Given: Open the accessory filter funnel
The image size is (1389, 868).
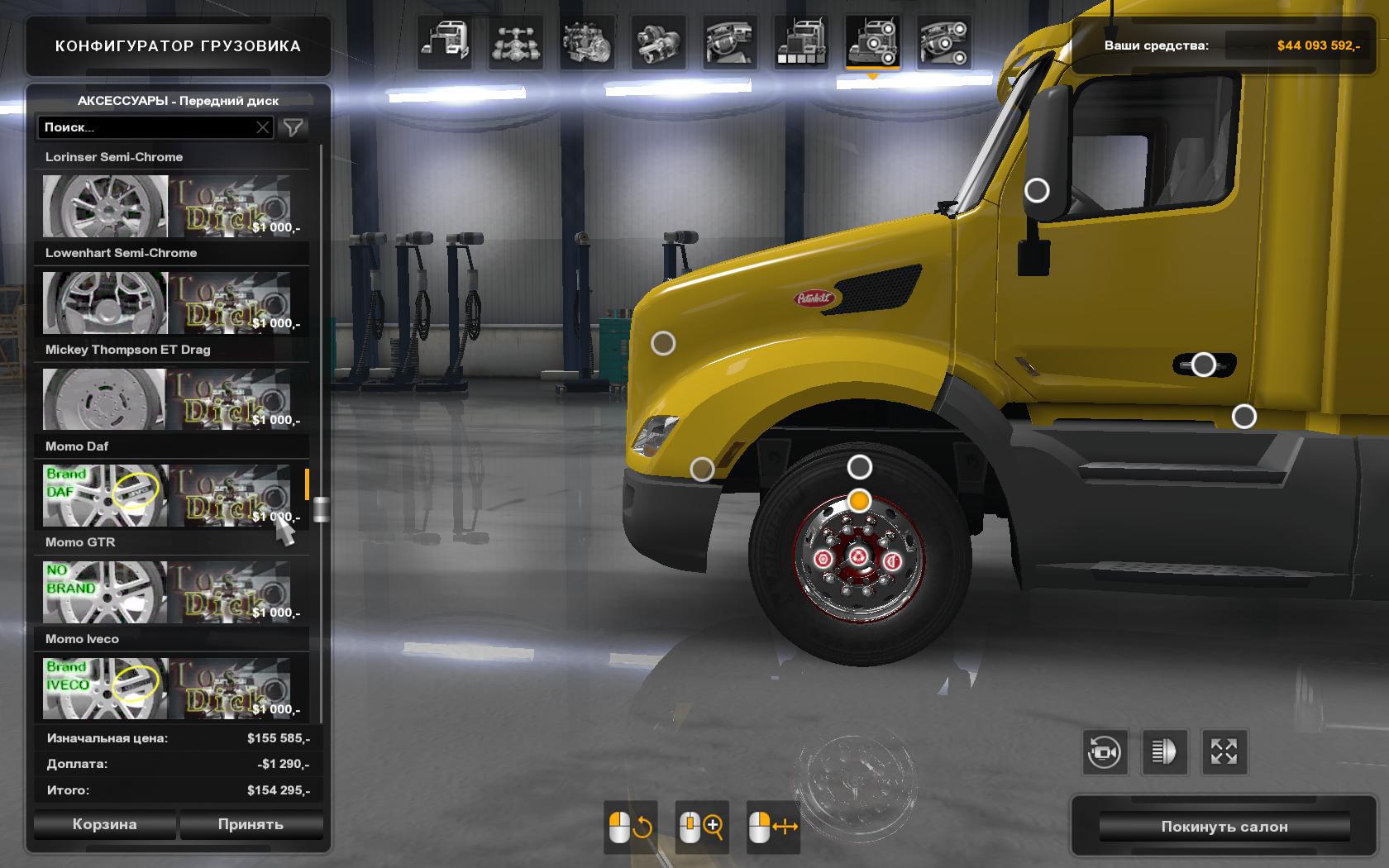Looking at the screenshot, I should coord(294,127).
